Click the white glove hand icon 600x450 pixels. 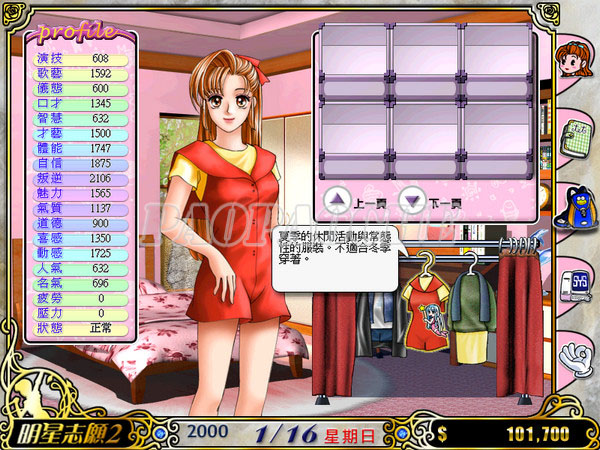(x=573, y=352)
